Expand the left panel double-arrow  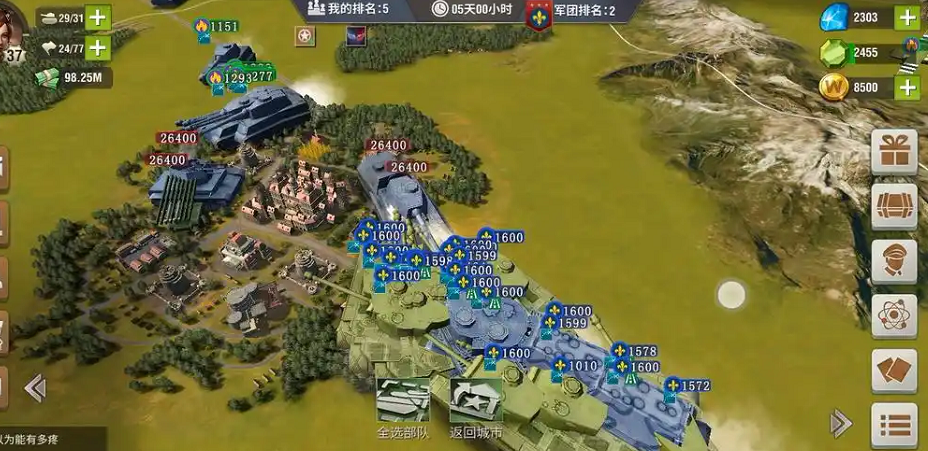pyautogui.click(x=35, y=388)
